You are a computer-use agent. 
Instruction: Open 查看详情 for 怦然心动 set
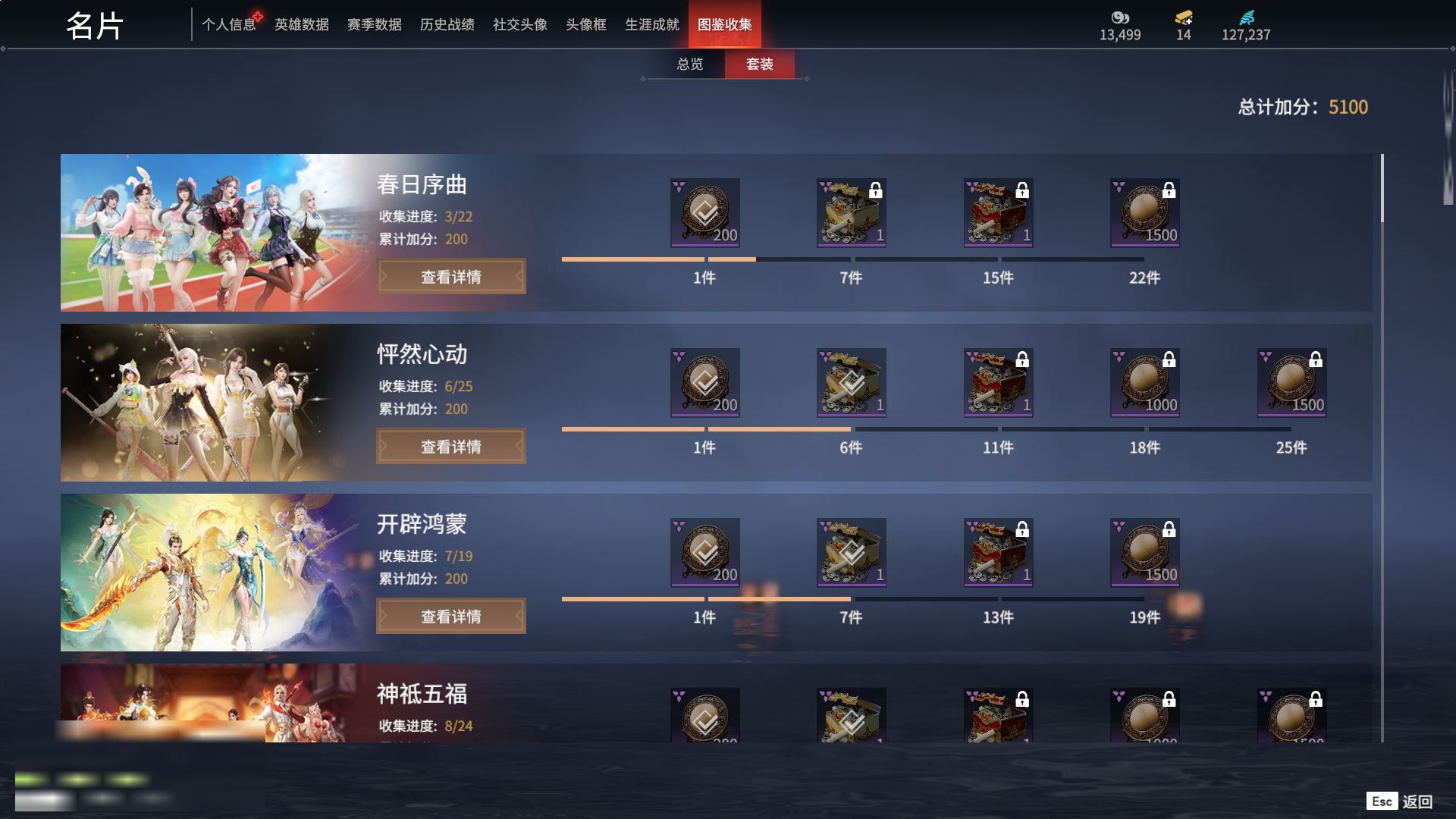[451, 447]
